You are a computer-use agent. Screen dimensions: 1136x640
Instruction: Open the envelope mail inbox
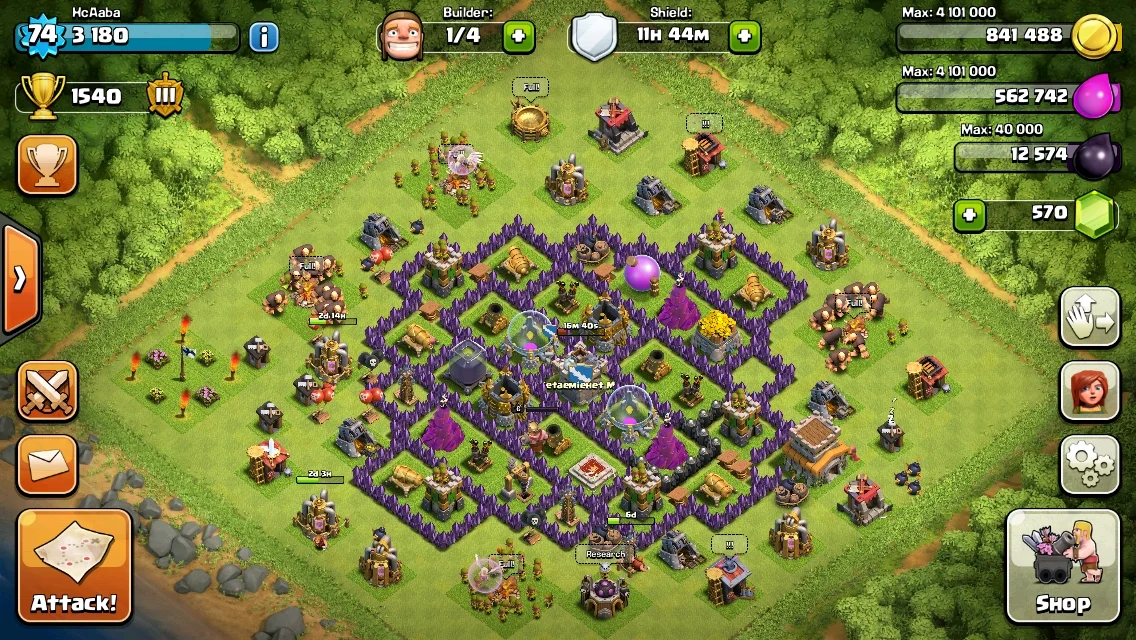click(47, 464)
